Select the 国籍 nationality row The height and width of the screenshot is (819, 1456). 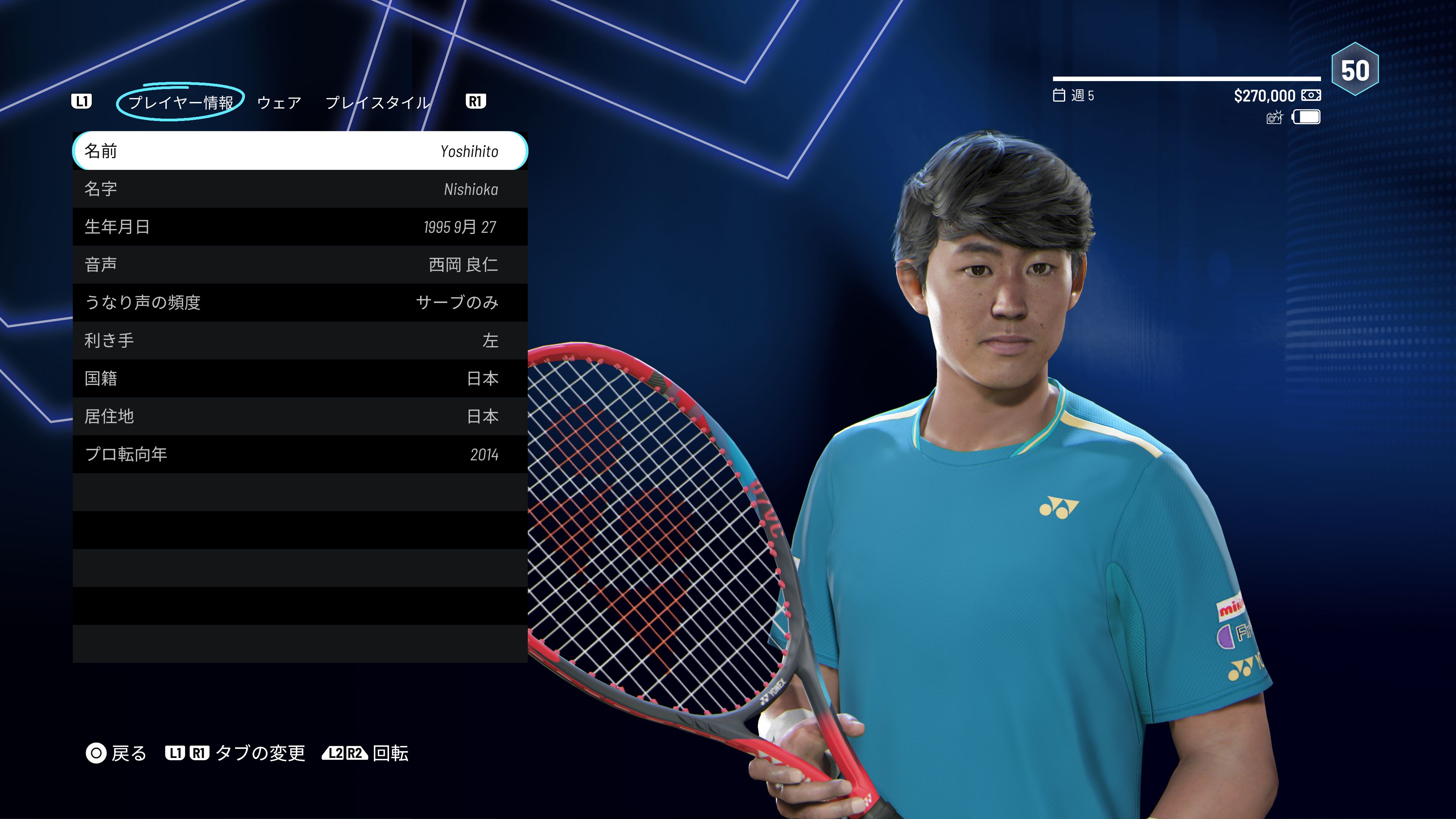300,378
